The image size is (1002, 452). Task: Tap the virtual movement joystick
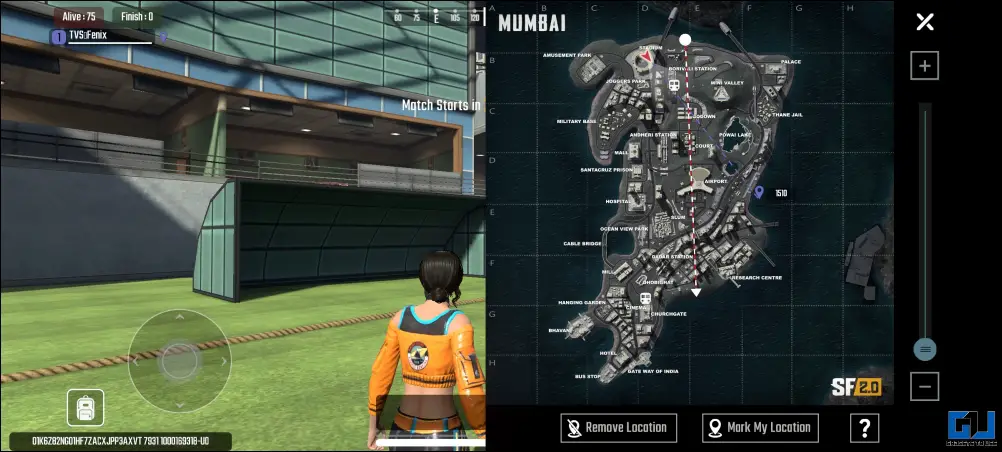pos(180,360)
